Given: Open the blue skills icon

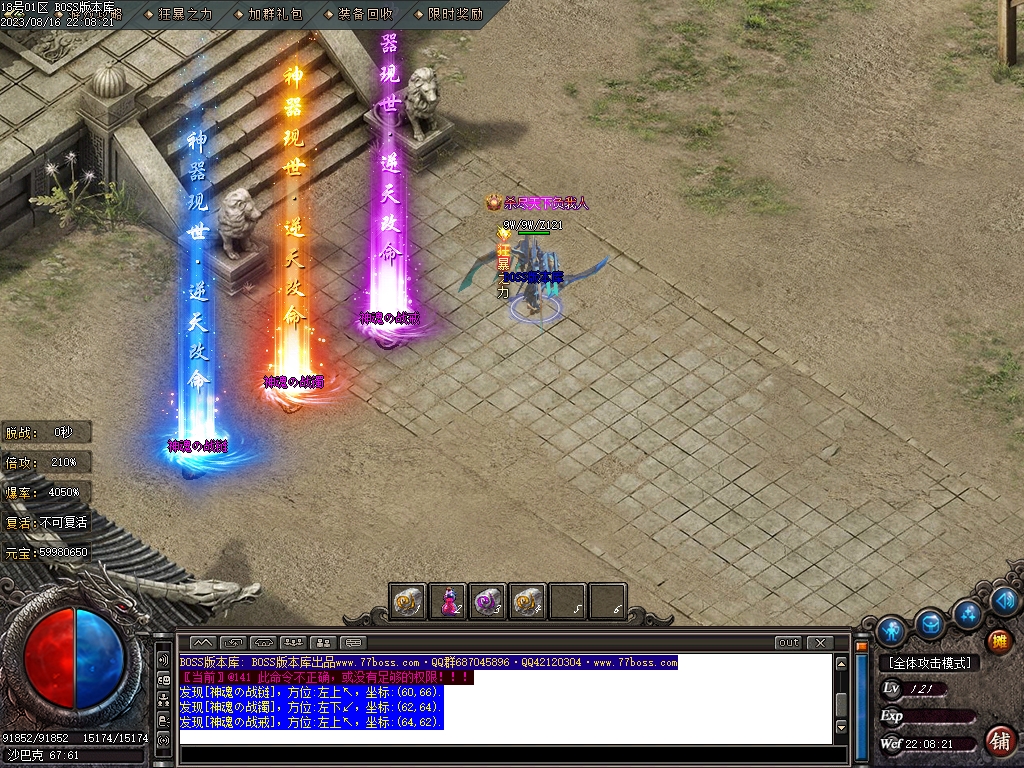Looking at the screenshot, I should point(967,612).
